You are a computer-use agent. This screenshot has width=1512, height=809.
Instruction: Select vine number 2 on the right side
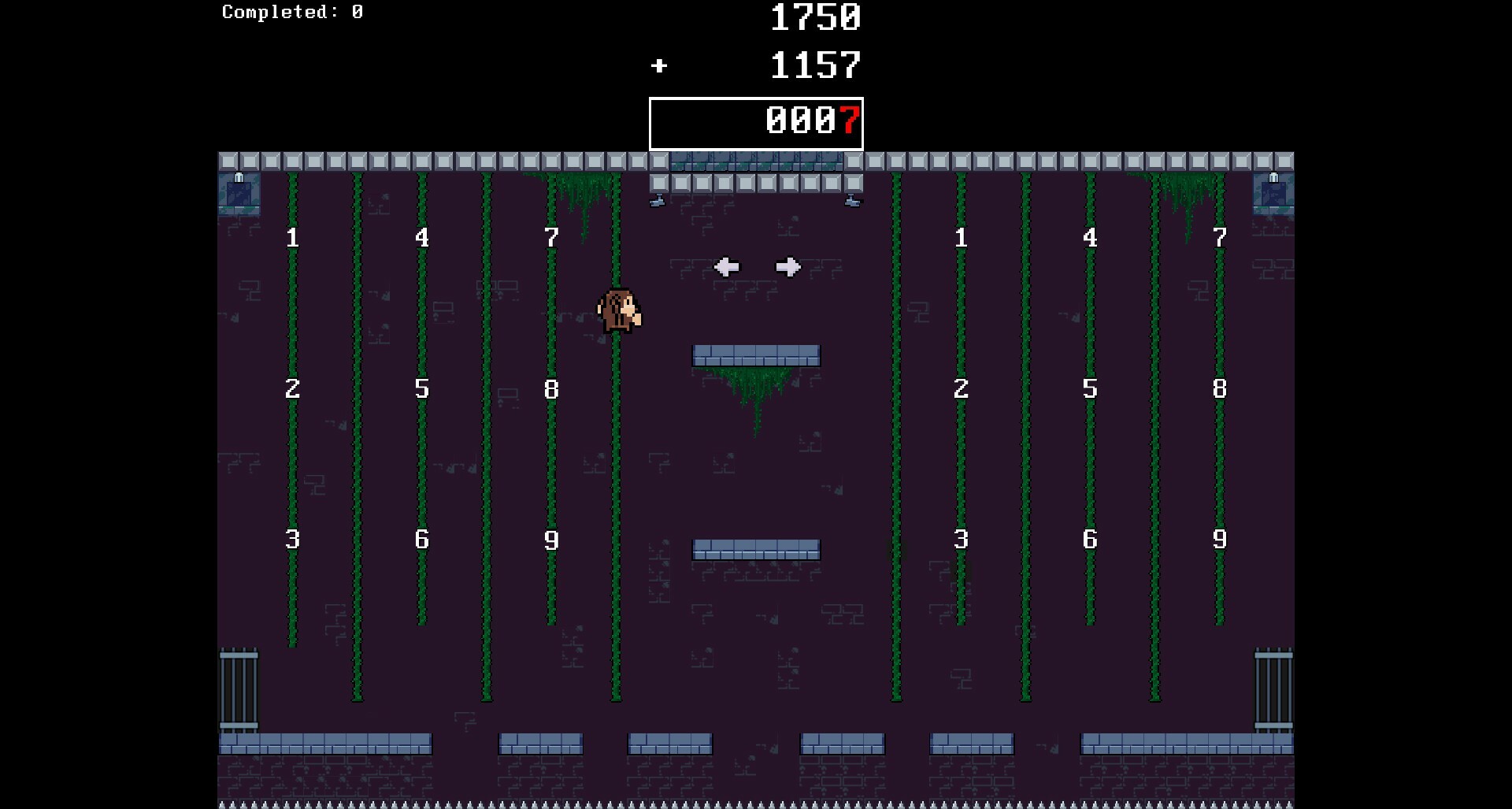(960, 388)
